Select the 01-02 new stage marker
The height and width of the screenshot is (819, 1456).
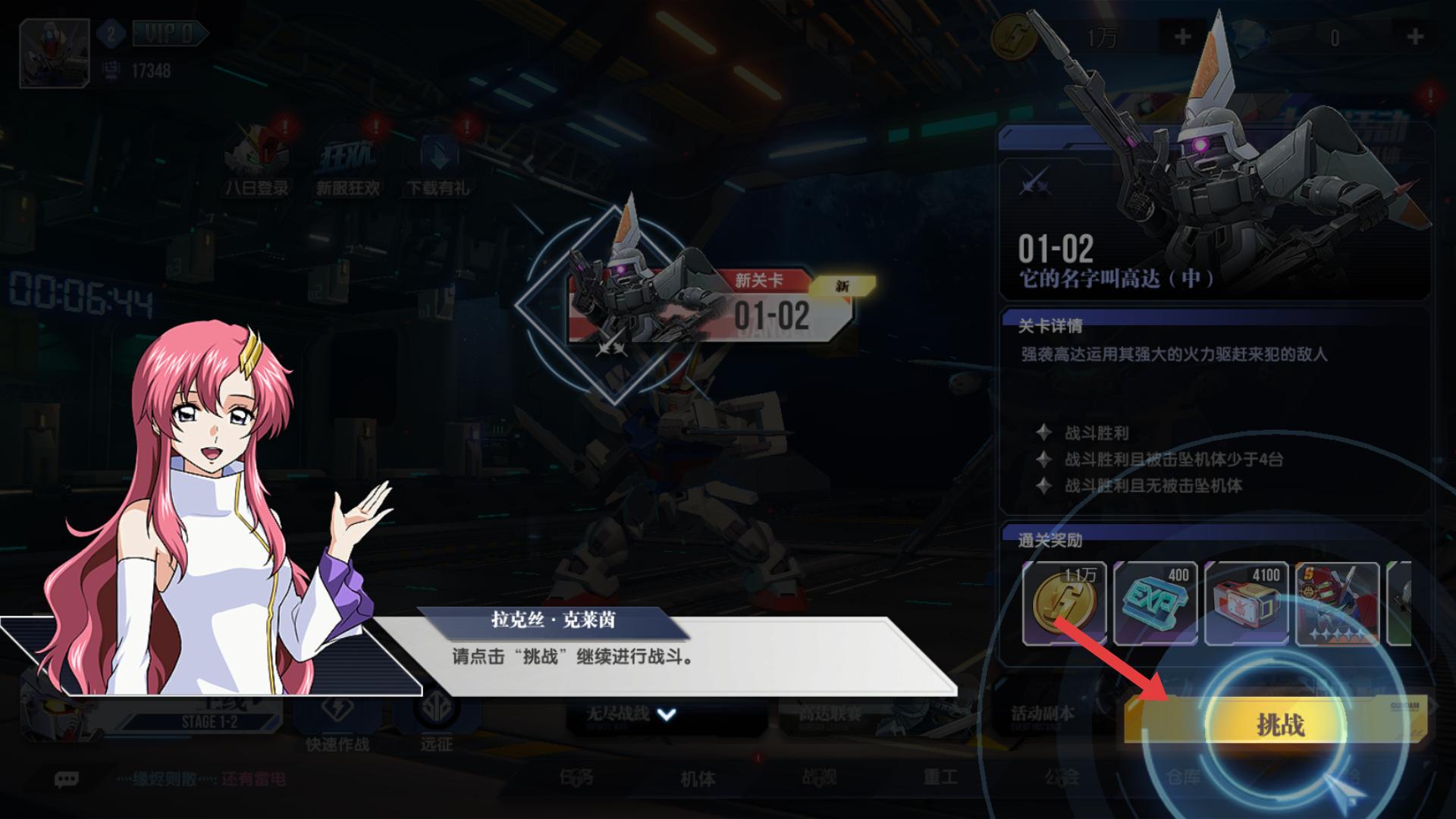click(770, 311)
